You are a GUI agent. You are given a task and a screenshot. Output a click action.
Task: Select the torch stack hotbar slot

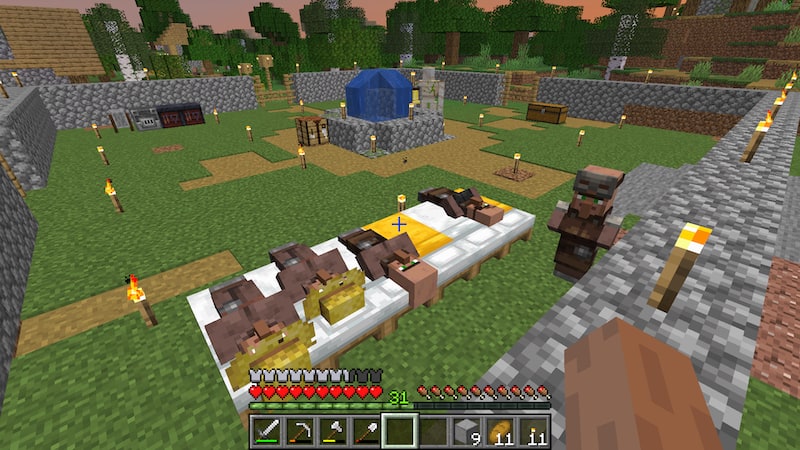(532, 431)
